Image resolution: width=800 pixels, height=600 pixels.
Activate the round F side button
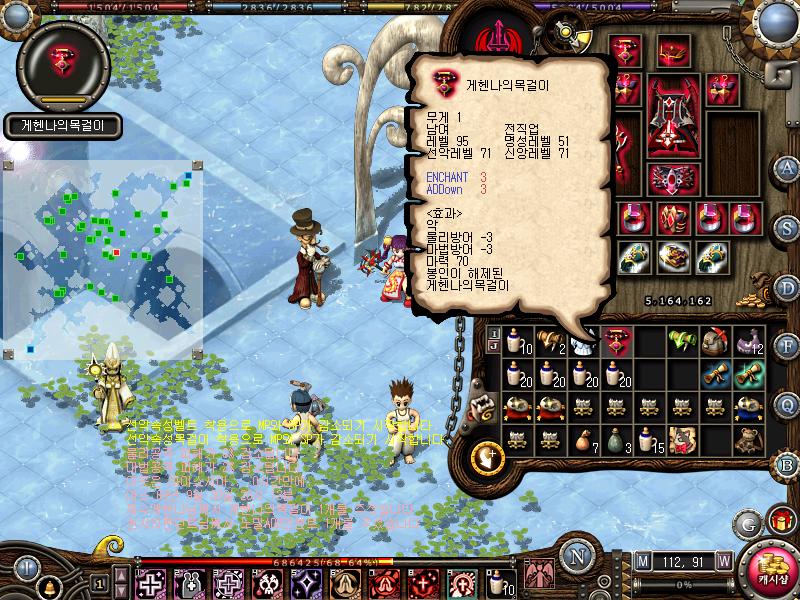(x=787, y=347)
